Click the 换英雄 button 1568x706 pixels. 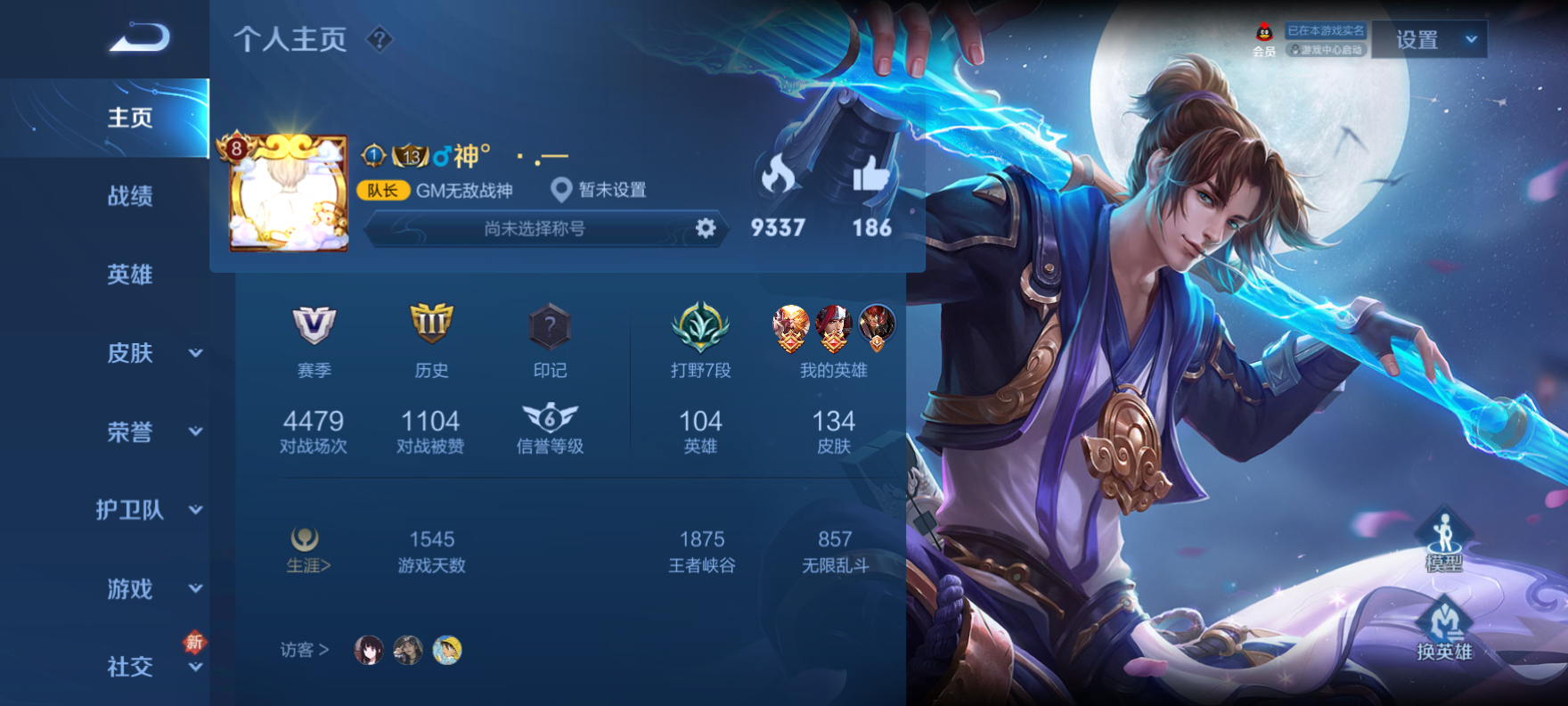(1444, 629)
